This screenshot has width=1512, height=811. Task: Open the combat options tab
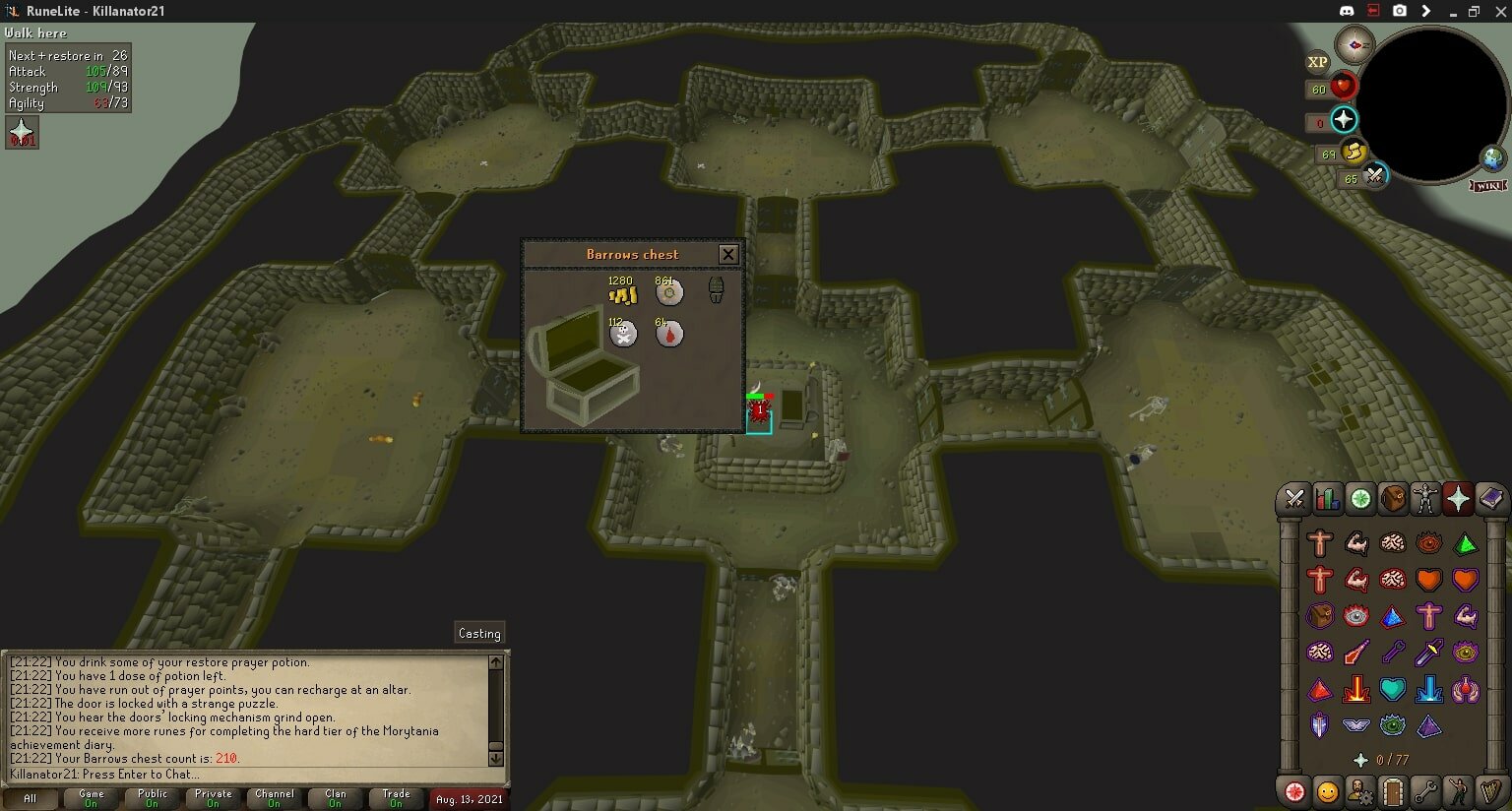click(1294, 499)
